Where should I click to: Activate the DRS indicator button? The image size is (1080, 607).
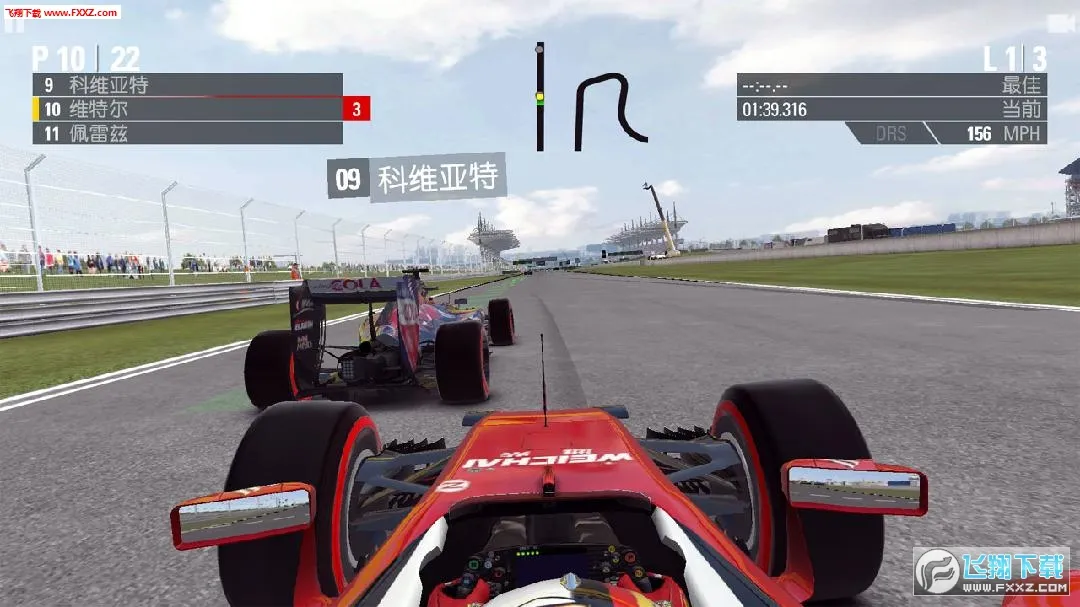tap(890, 133)
